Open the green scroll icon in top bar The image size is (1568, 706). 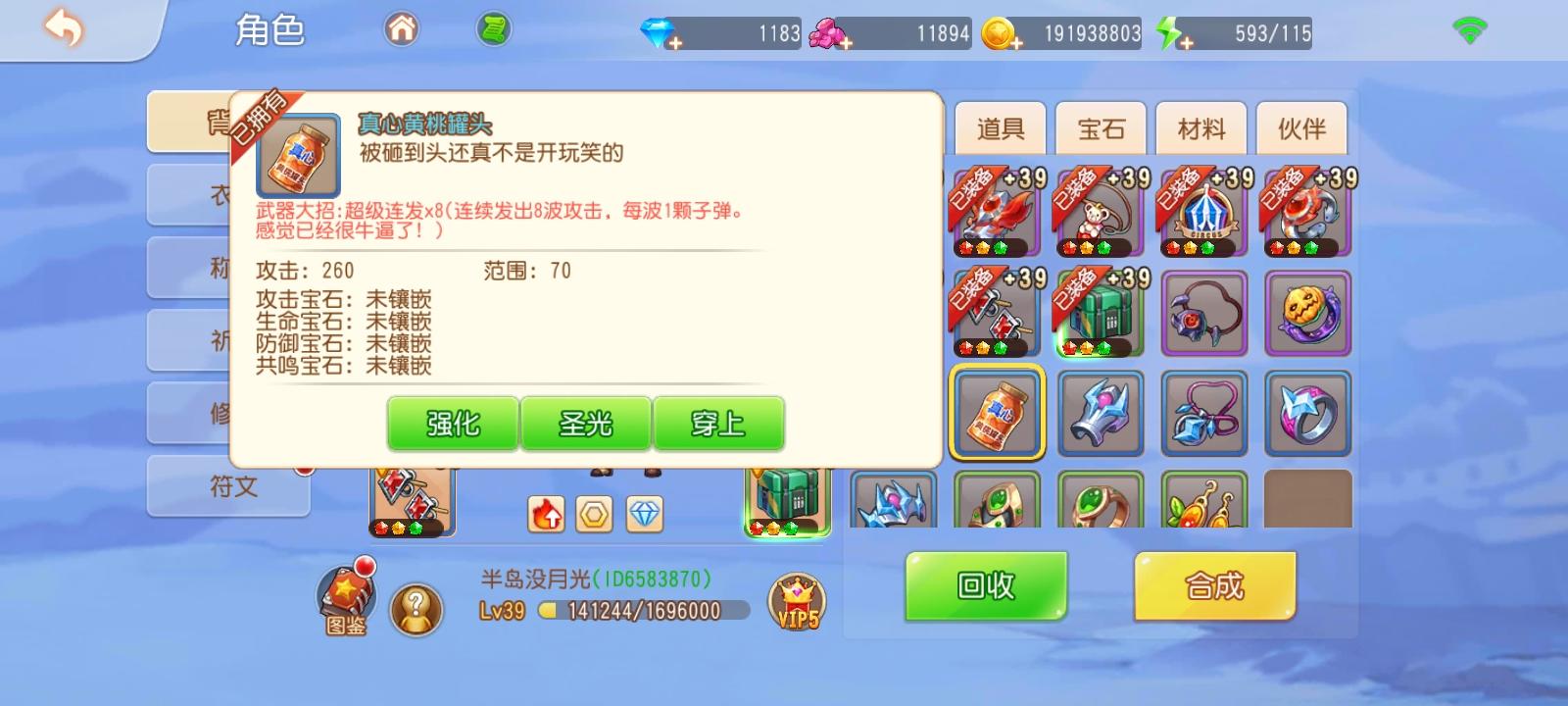pos(494,28)
